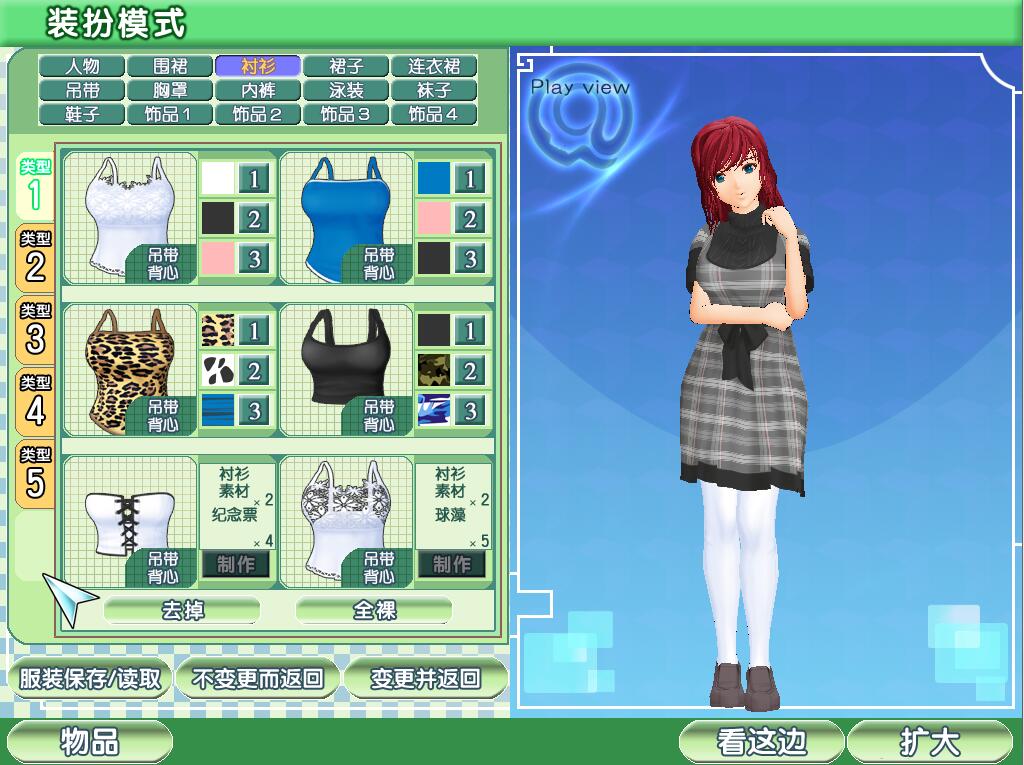Open the 连衣裙 clothing category
Viewport: 1024px width, 765px height.
click(433, 67)
